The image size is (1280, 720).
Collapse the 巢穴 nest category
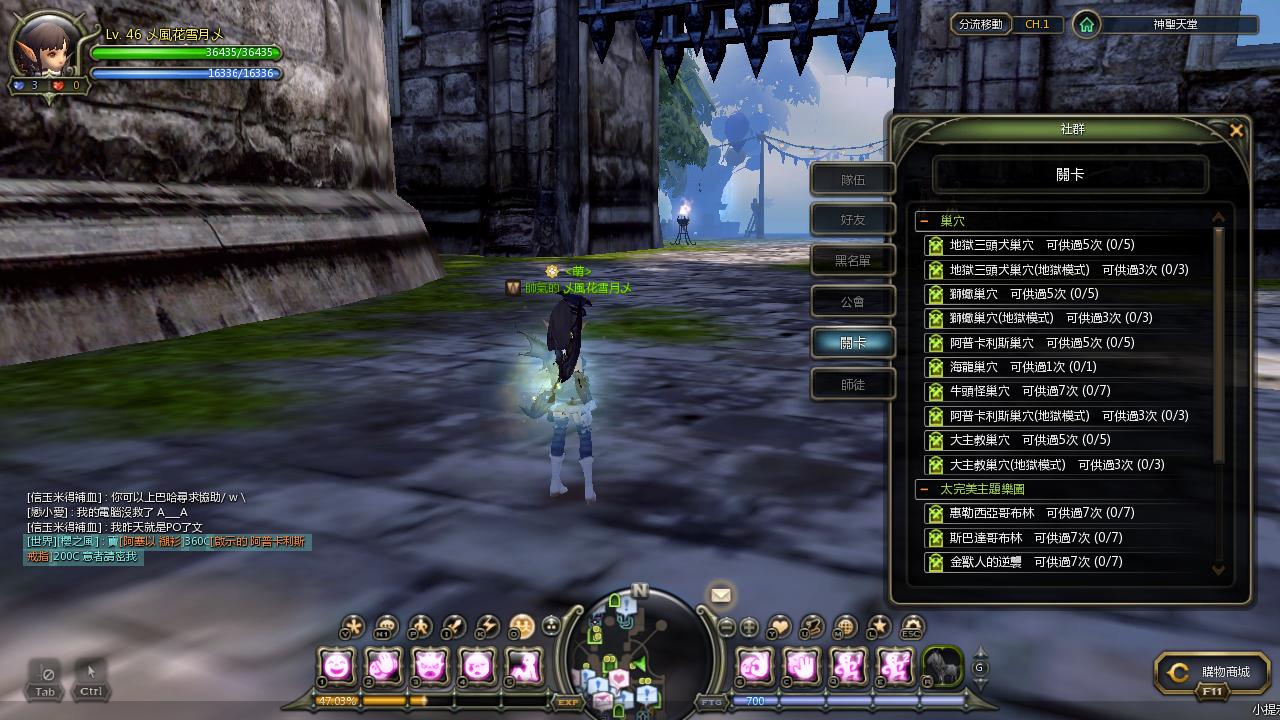click(925, 221)
